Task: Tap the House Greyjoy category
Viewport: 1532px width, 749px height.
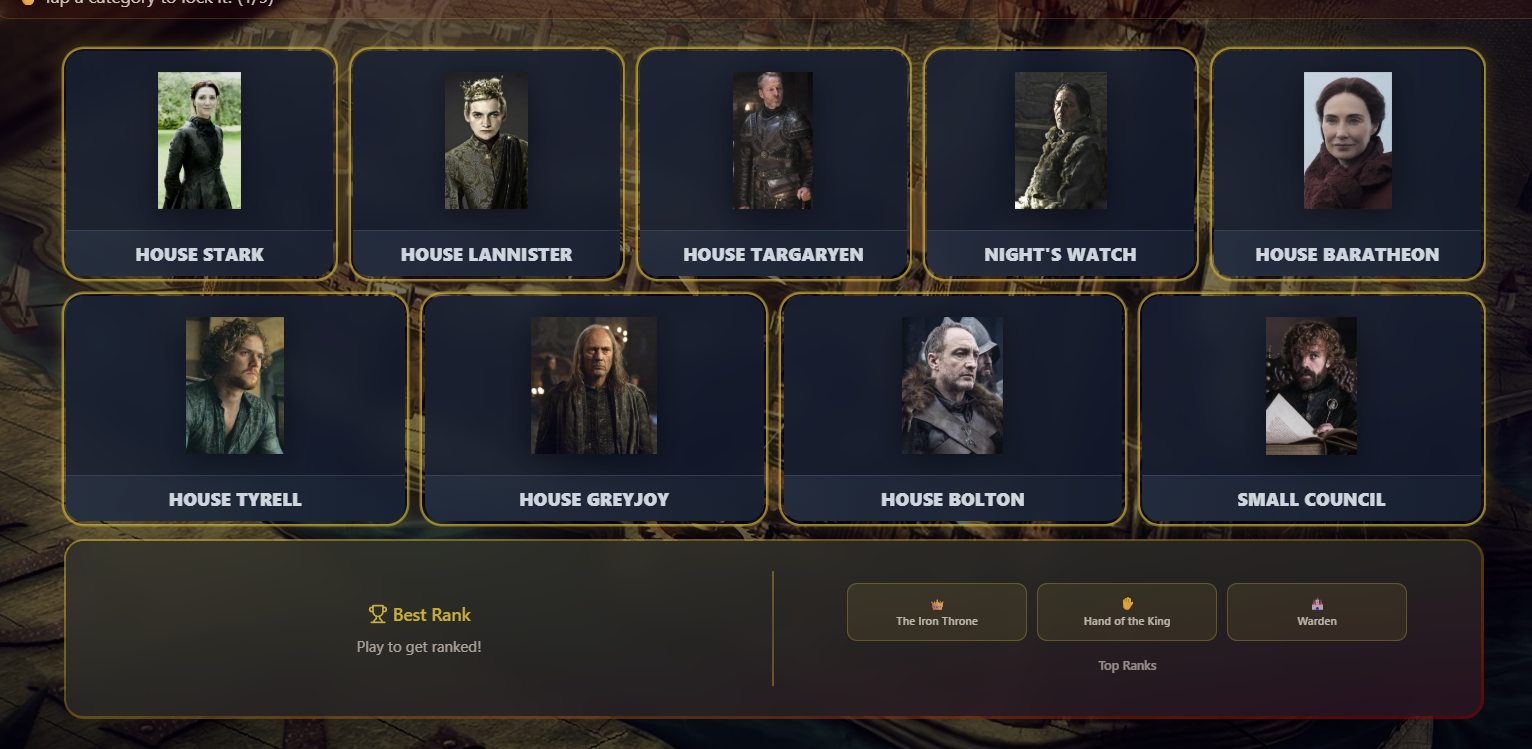Action: (x=594, y=408)
